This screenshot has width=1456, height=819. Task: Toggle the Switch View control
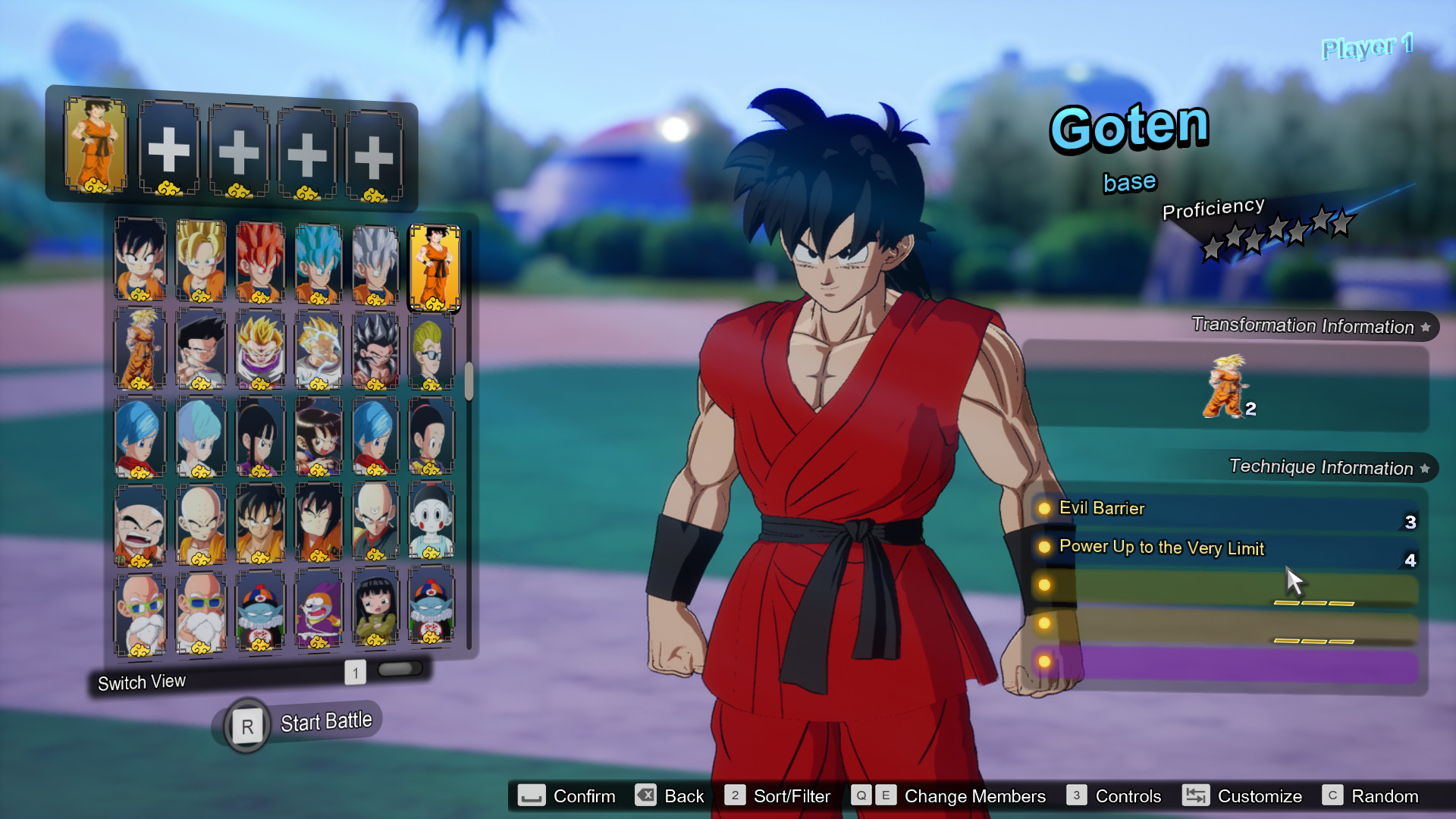pyautogui.click(x=141, y=681)
